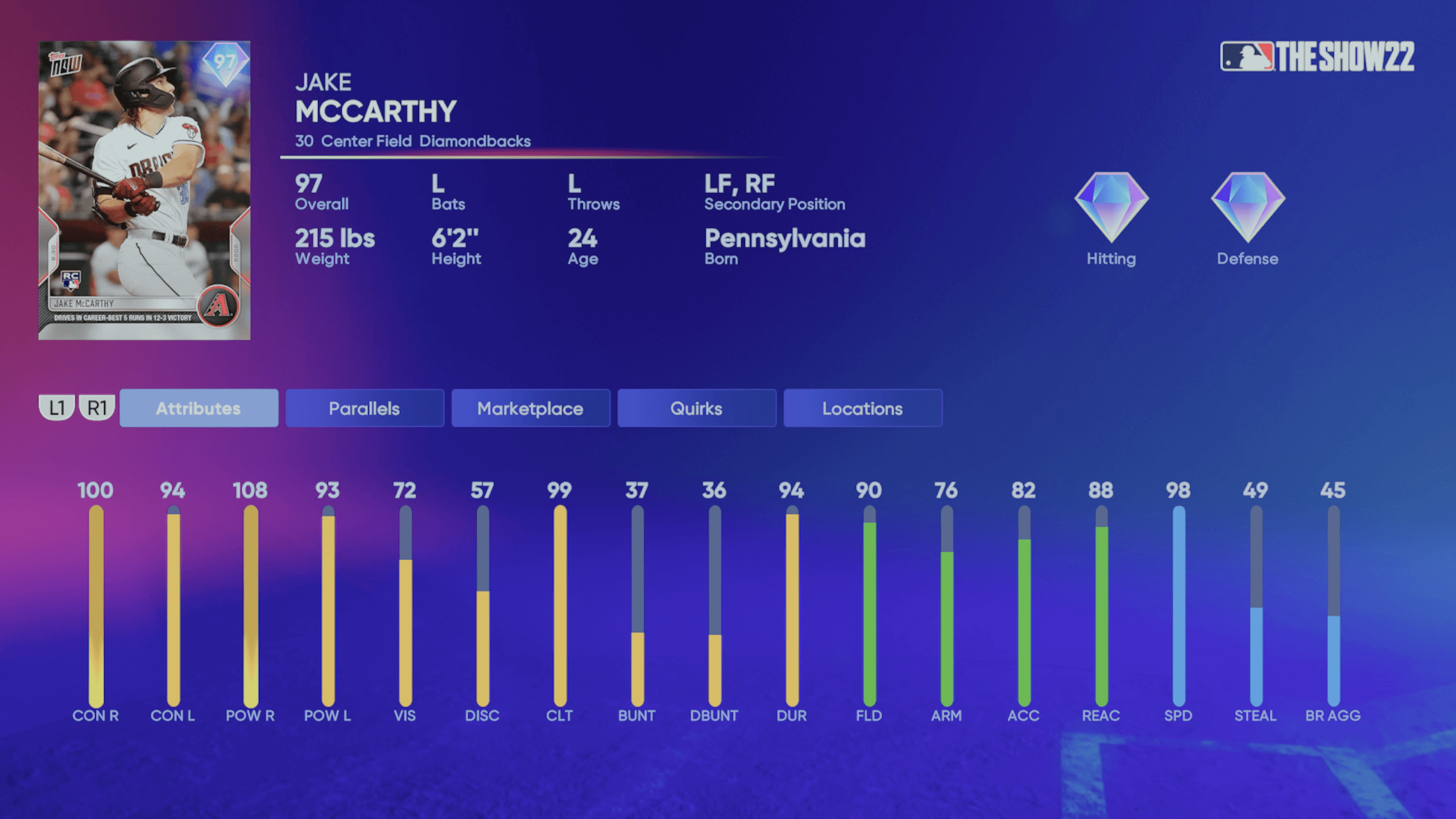Switch to the Parallels tab

(x=364, y=408)
